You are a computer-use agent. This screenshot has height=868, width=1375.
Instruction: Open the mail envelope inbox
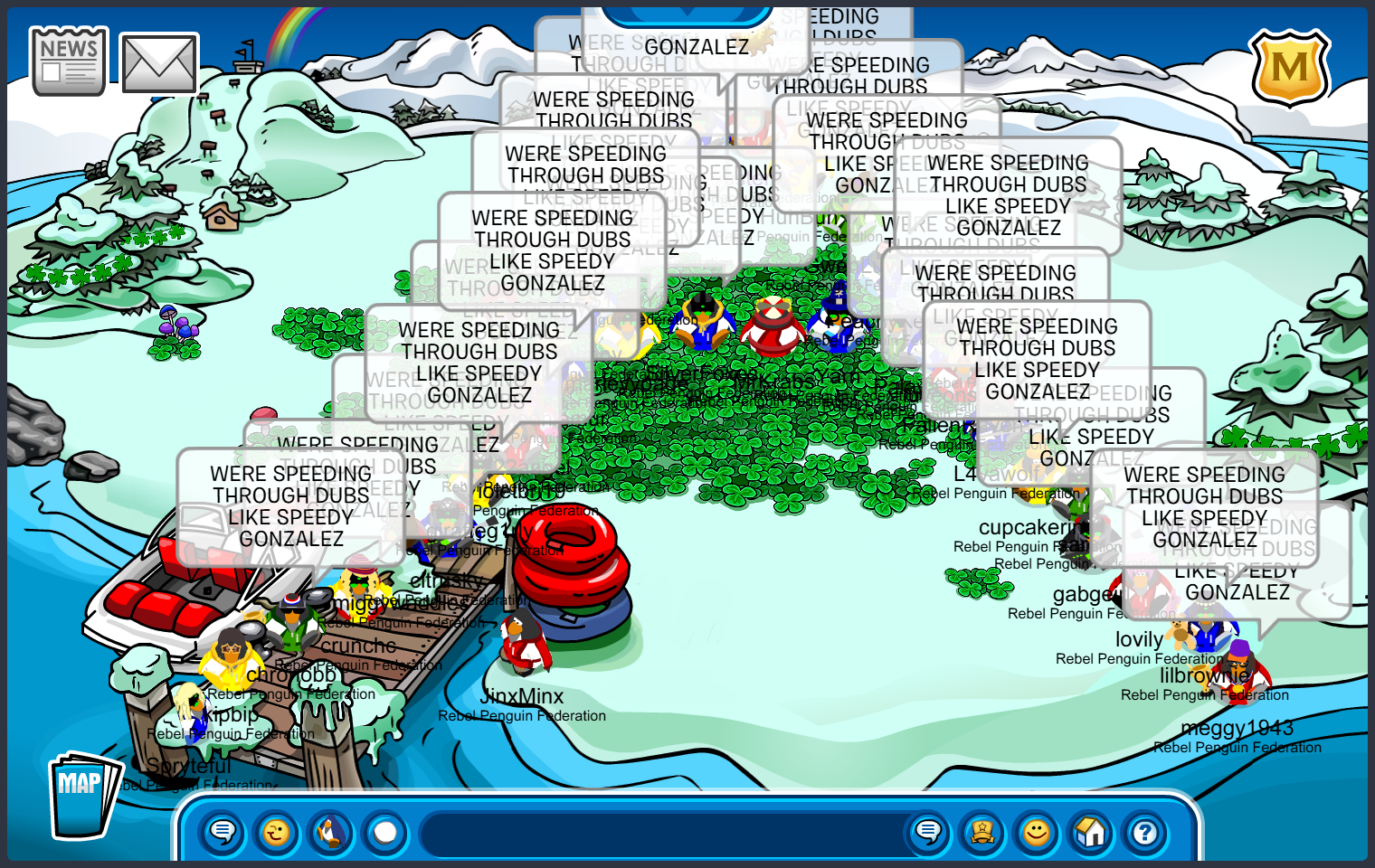(x=159, y=63)
